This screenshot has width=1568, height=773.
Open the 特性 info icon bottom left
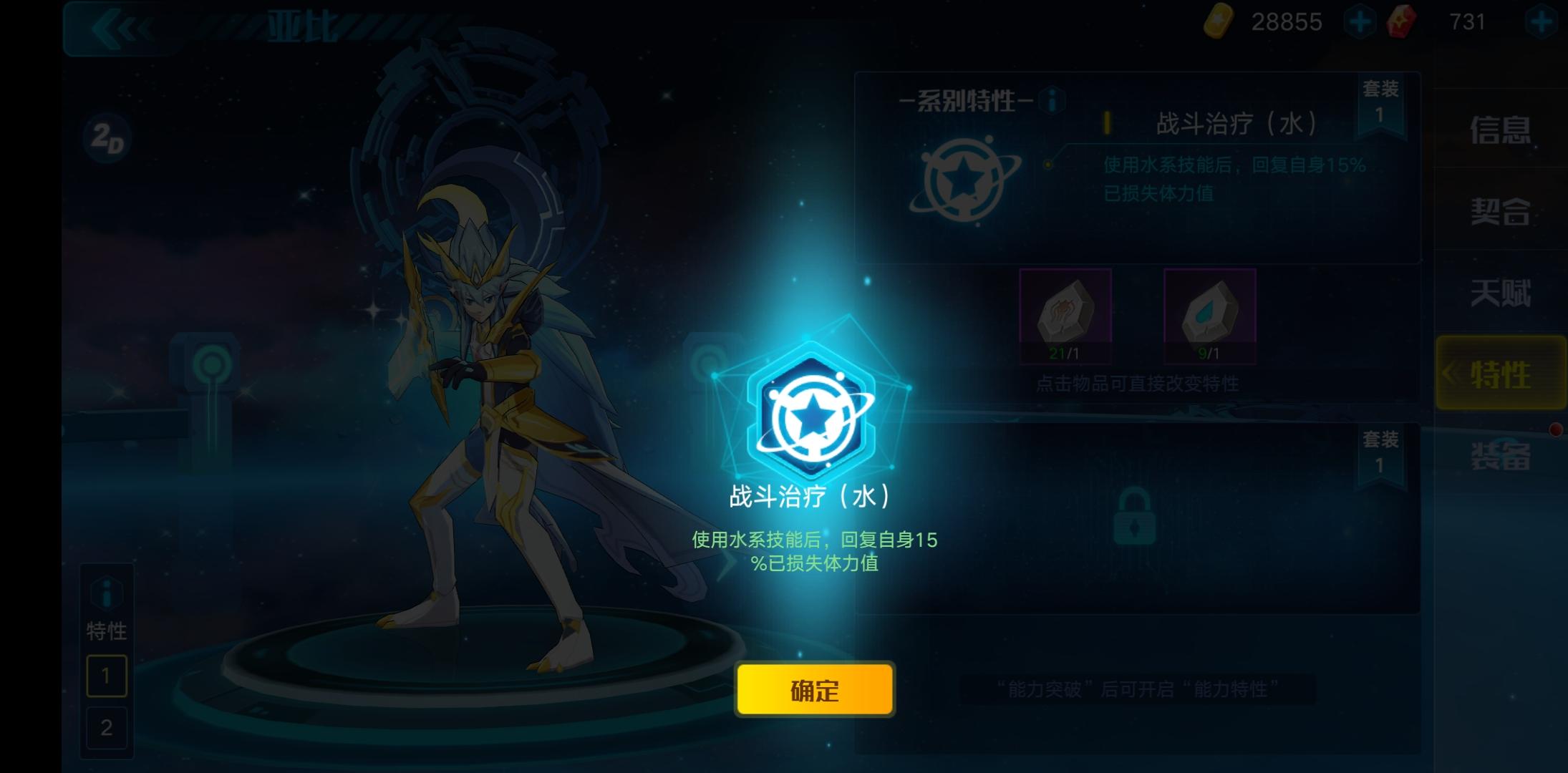(x=106, y=591)
